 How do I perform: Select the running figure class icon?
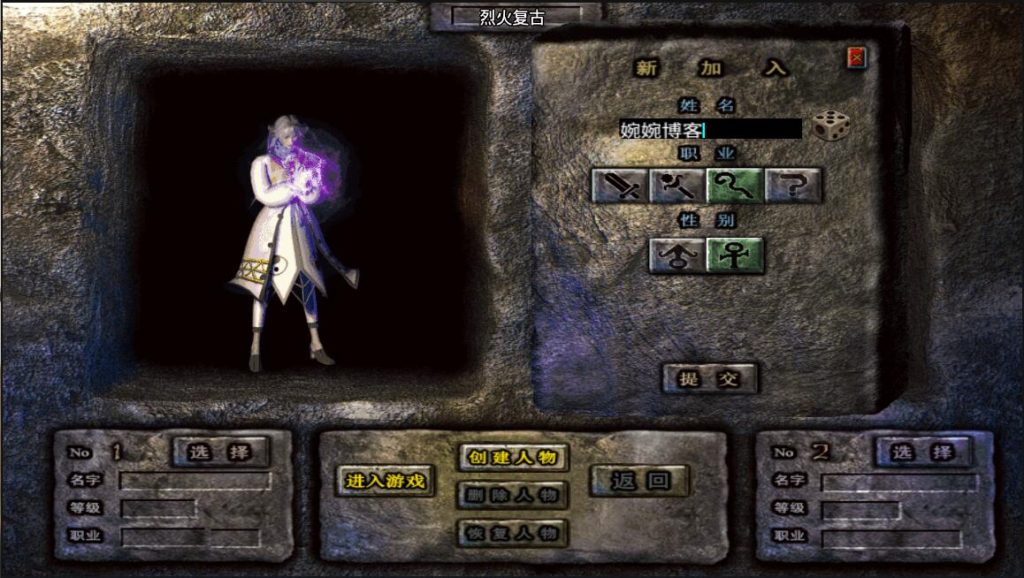pyautogui.click(x=678, y=185)
